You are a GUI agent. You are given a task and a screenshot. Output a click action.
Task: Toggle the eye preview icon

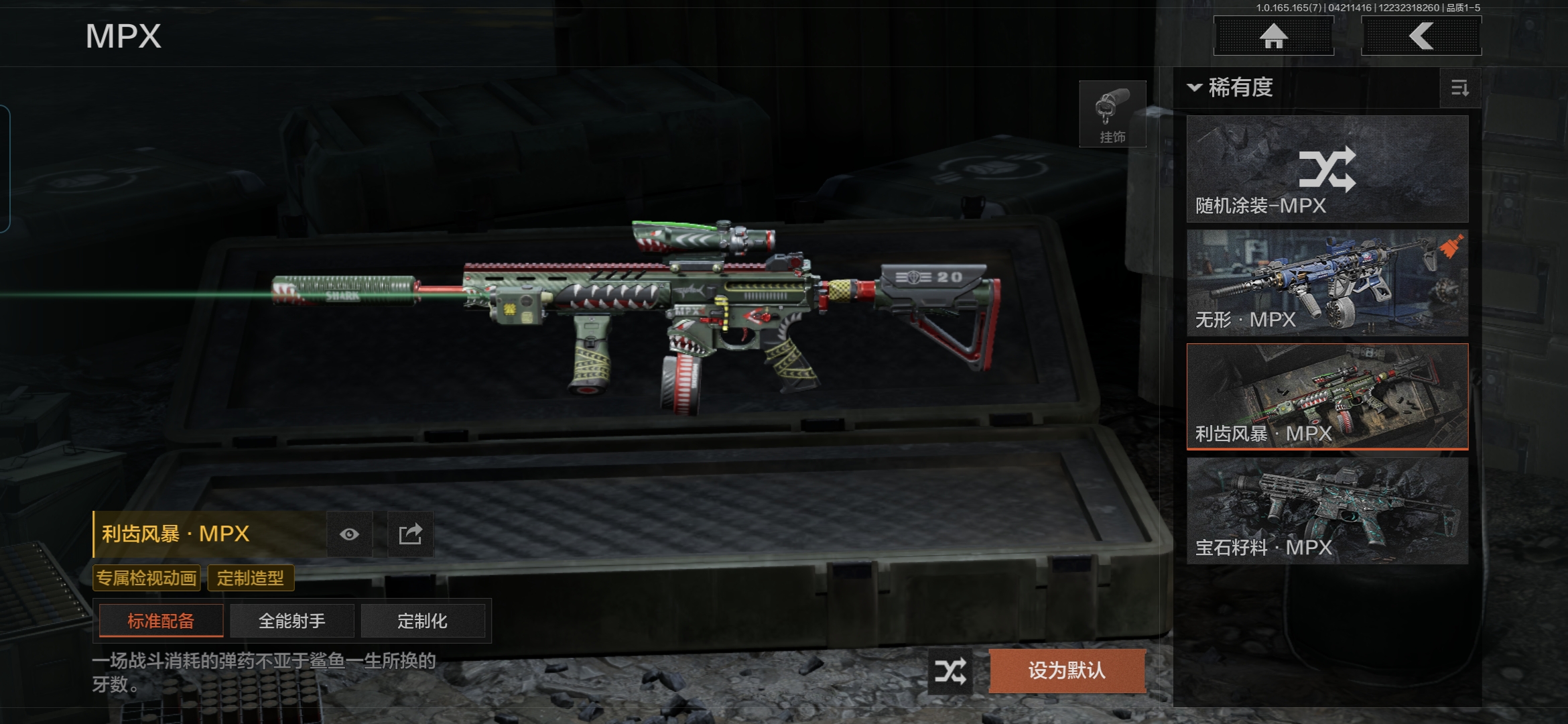pos(349,534)
